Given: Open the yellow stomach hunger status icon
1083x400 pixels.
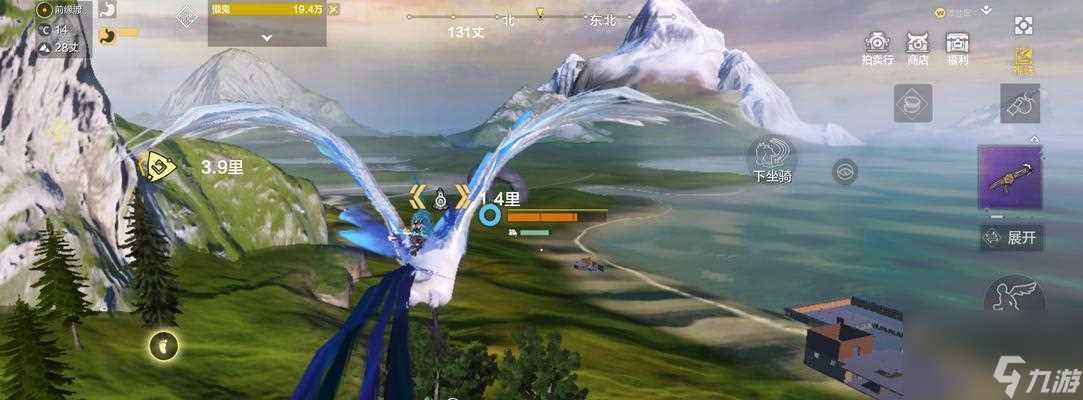Looking at the screenshot, I should [108, 34].
